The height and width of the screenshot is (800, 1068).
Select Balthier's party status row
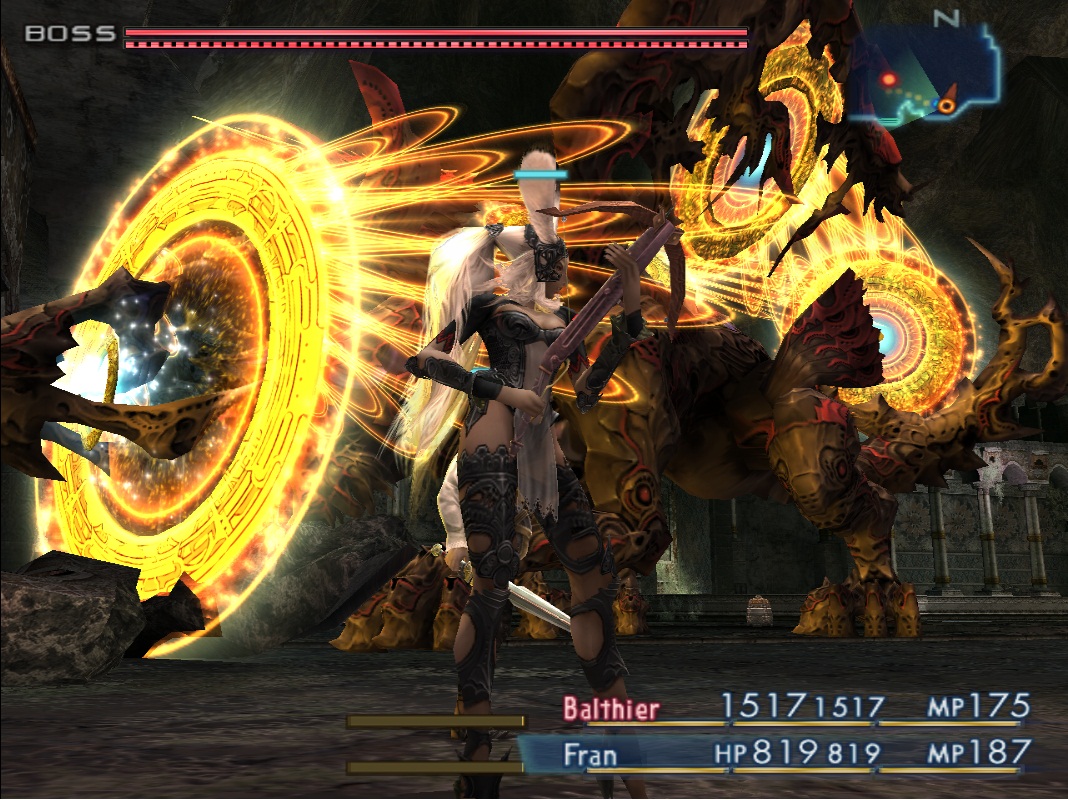790,709
